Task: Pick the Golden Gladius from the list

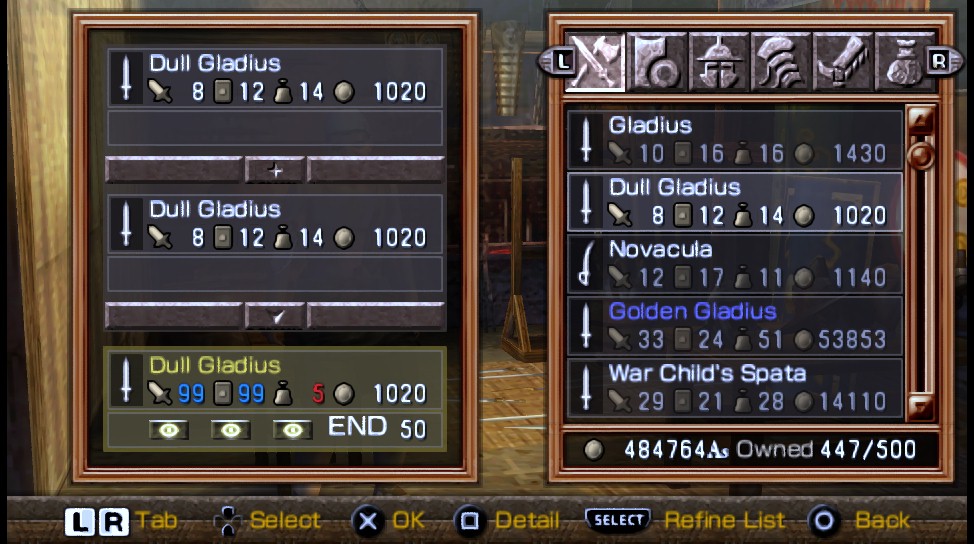Action: pyautogui.click(x=735, y=325)
